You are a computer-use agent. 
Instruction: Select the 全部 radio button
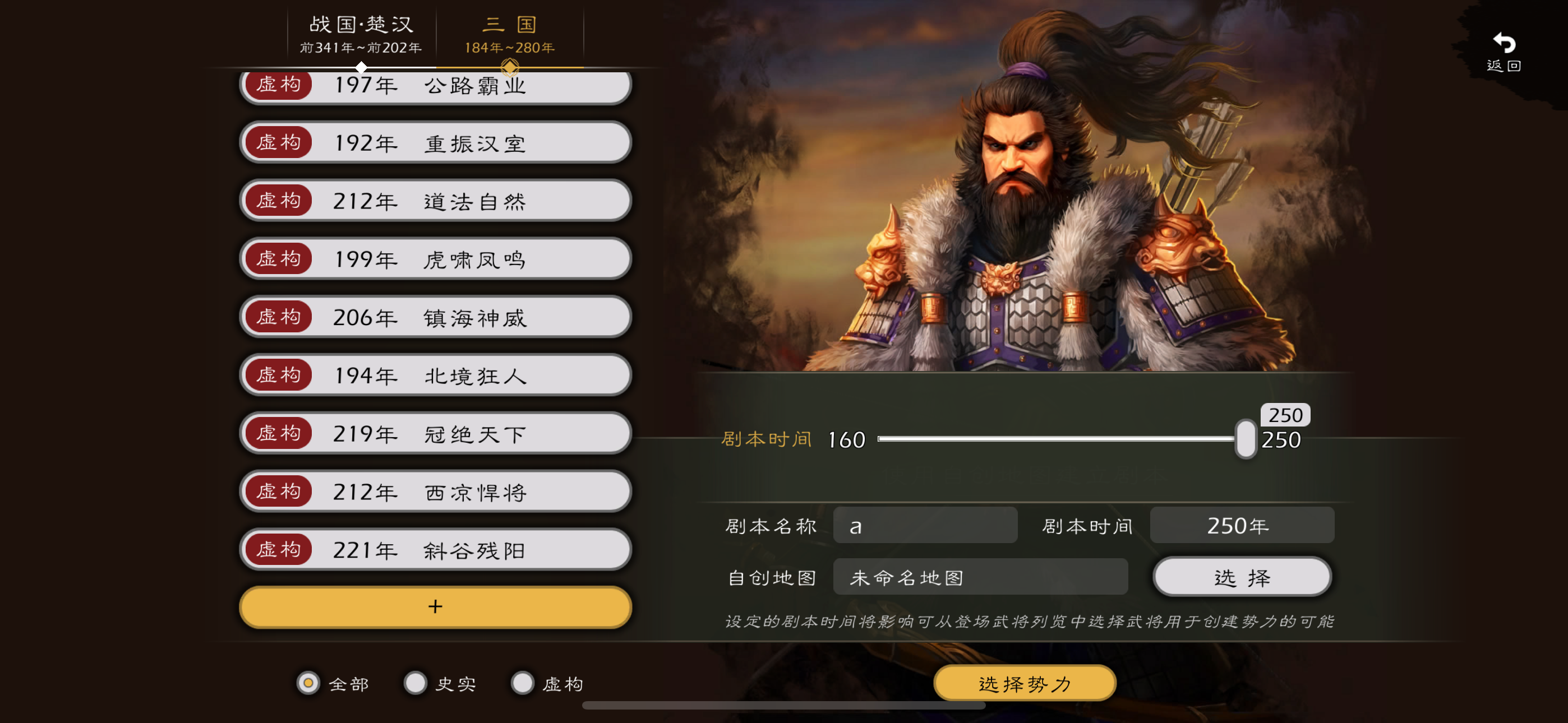[x=307, y=683]
